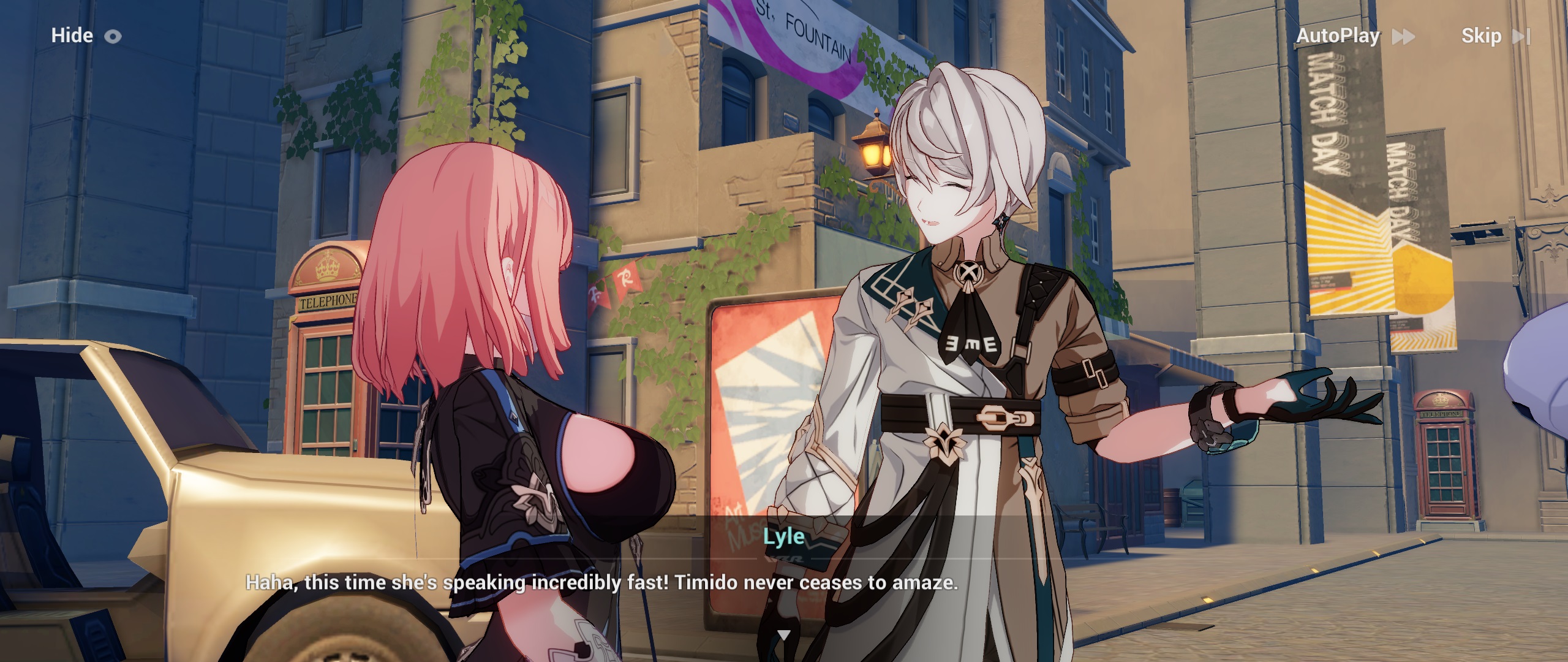Click the downward advance triangle below the dialogue
Viewport: 1568px width, 662px height.
tap(784, 636)
